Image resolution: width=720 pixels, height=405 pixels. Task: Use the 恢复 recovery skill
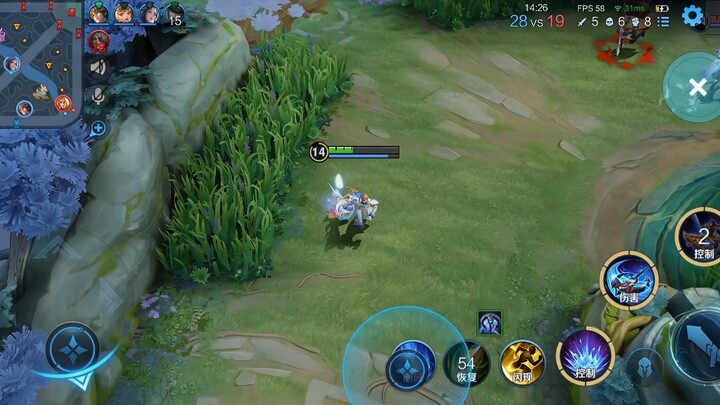[466, 363]
